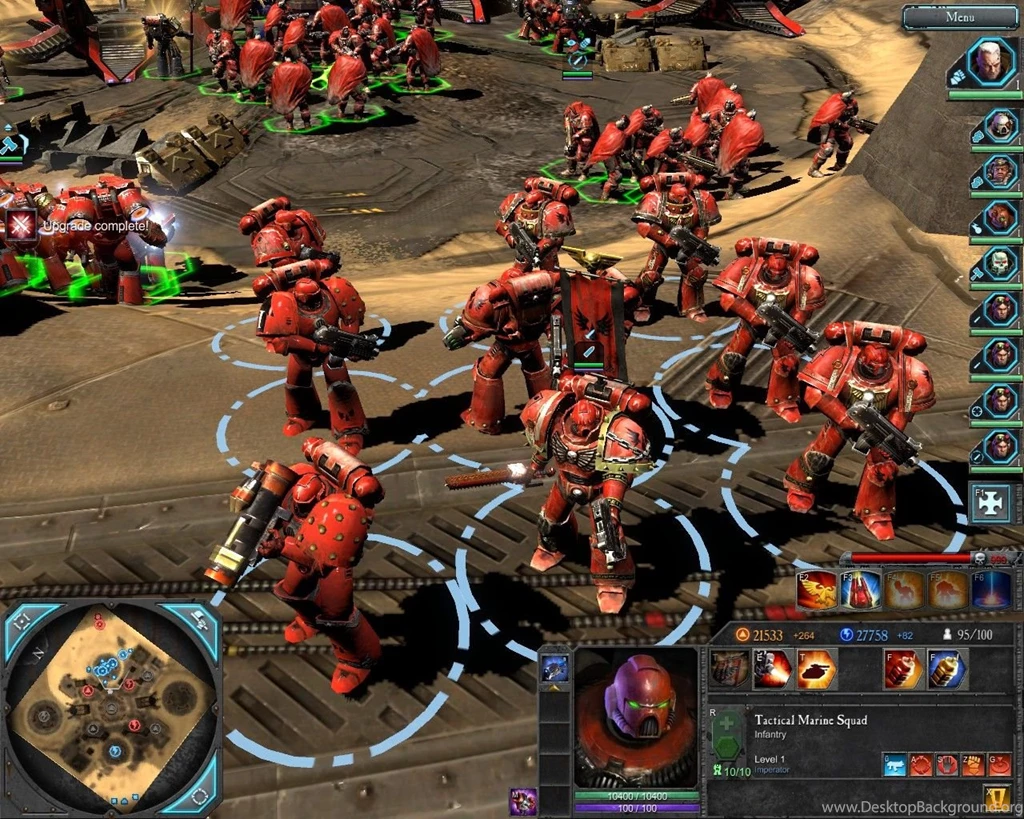Select the skull-faced hero portrait
This screenshot has width=1024, height=819.
pos(998,264)
